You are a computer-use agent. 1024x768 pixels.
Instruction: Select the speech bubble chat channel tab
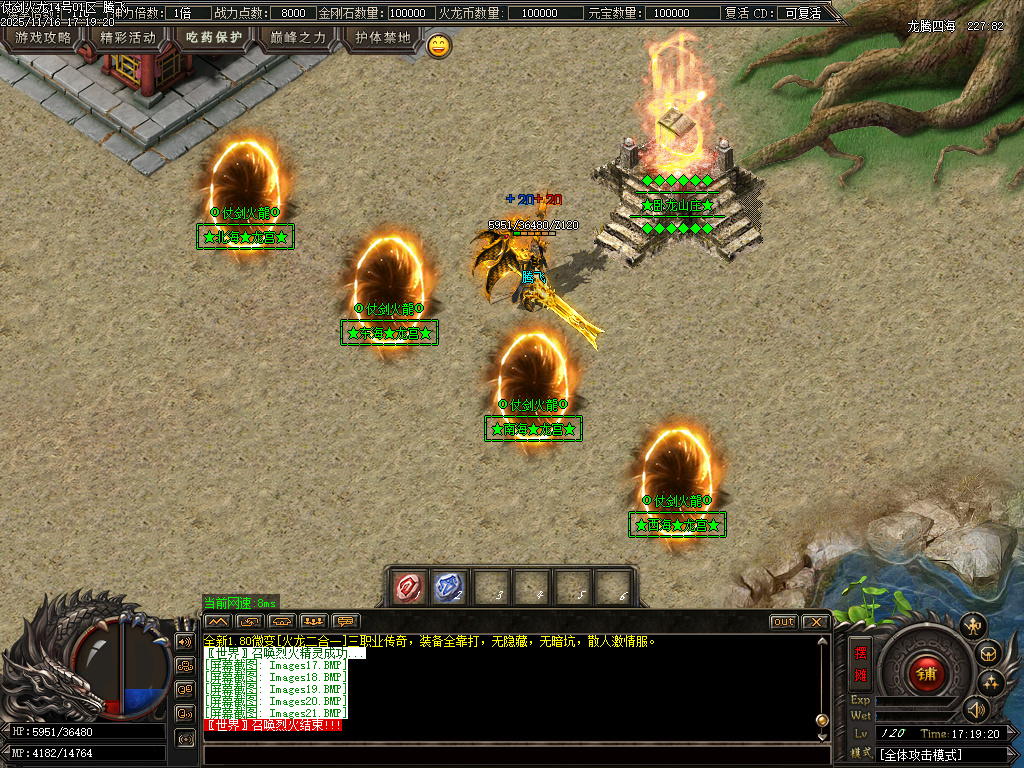347,621
